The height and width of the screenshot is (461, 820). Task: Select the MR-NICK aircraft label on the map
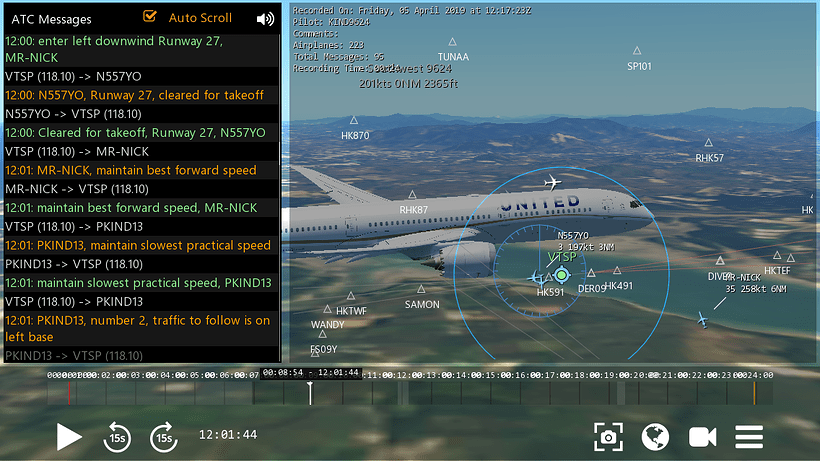(x=742, y=277)
